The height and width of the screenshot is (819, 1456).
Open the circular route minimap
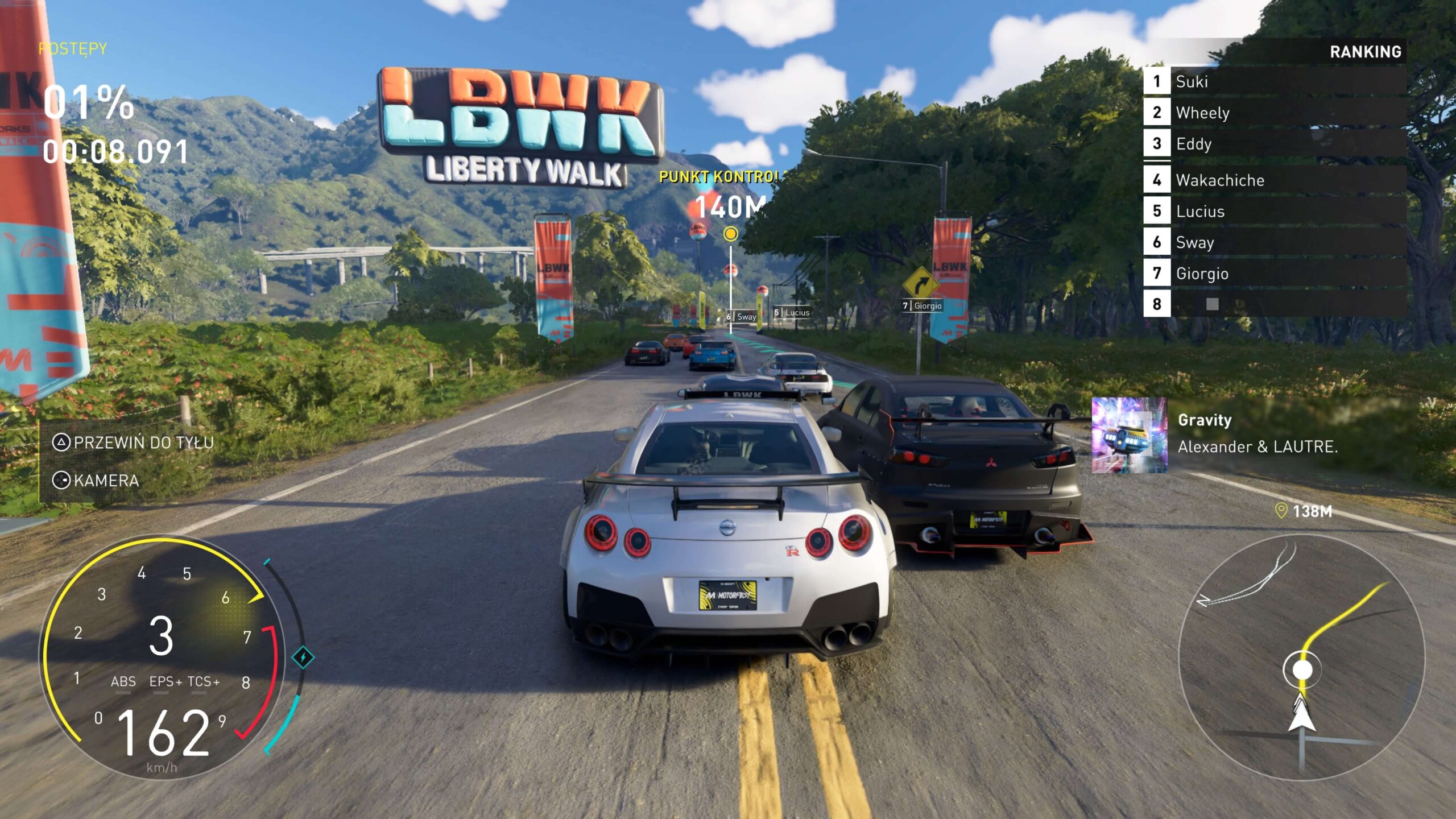pos(1301,657)
